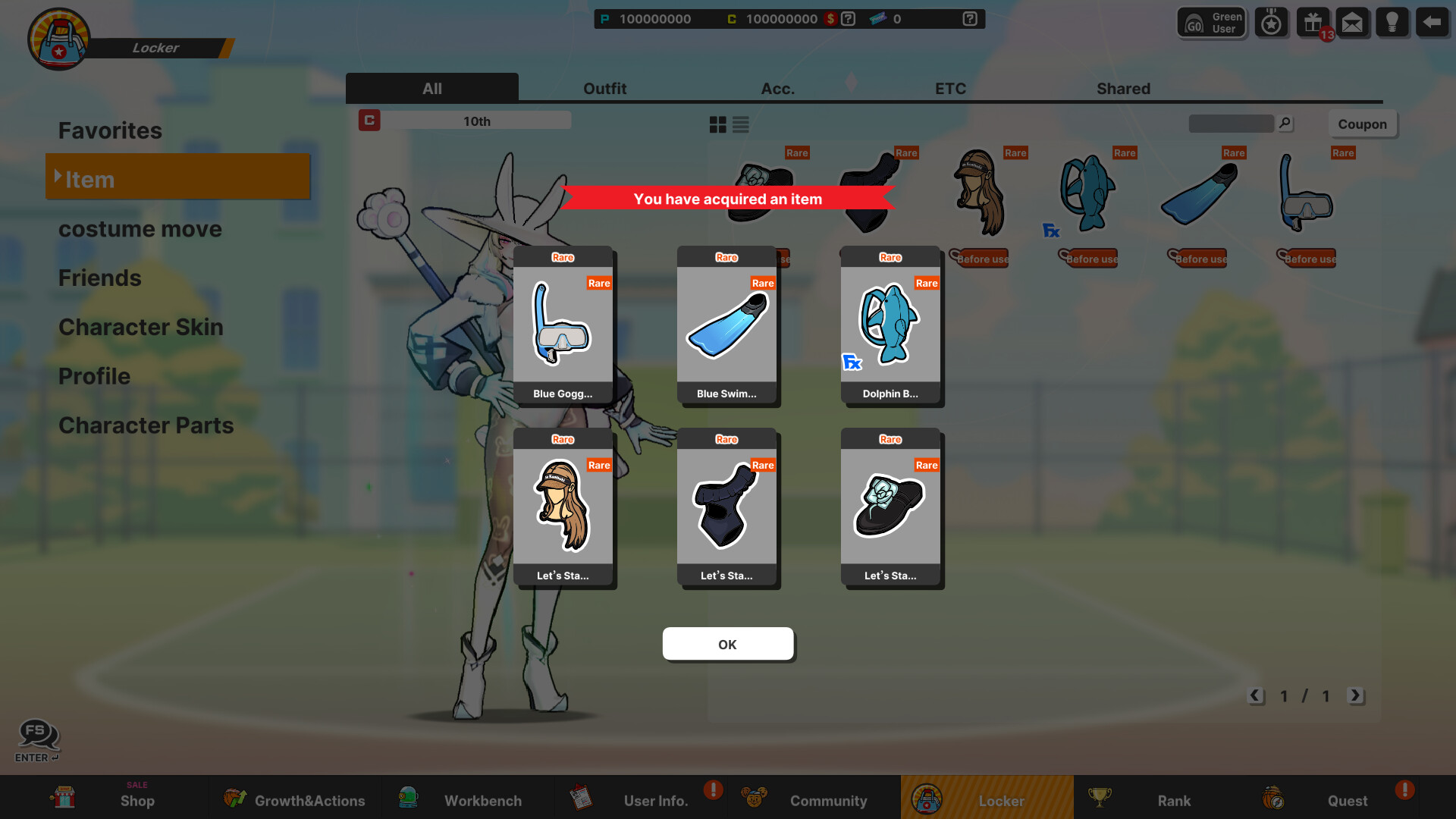This screenshot has width=1456, height=819.
Task: Select the Blue Swim fins item card
Action: coord(727,326)
